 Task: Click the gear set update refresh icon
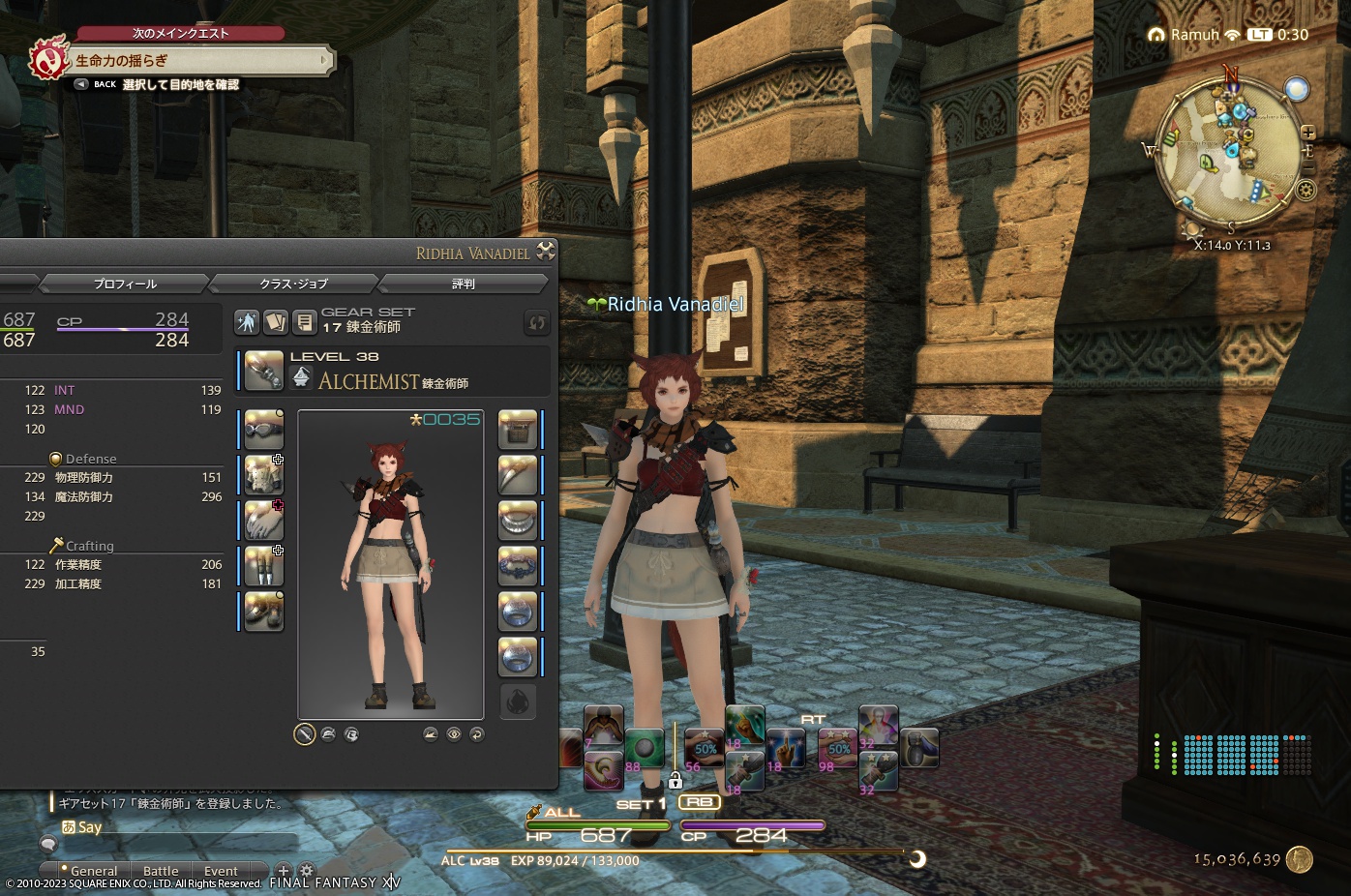(538, 323)
